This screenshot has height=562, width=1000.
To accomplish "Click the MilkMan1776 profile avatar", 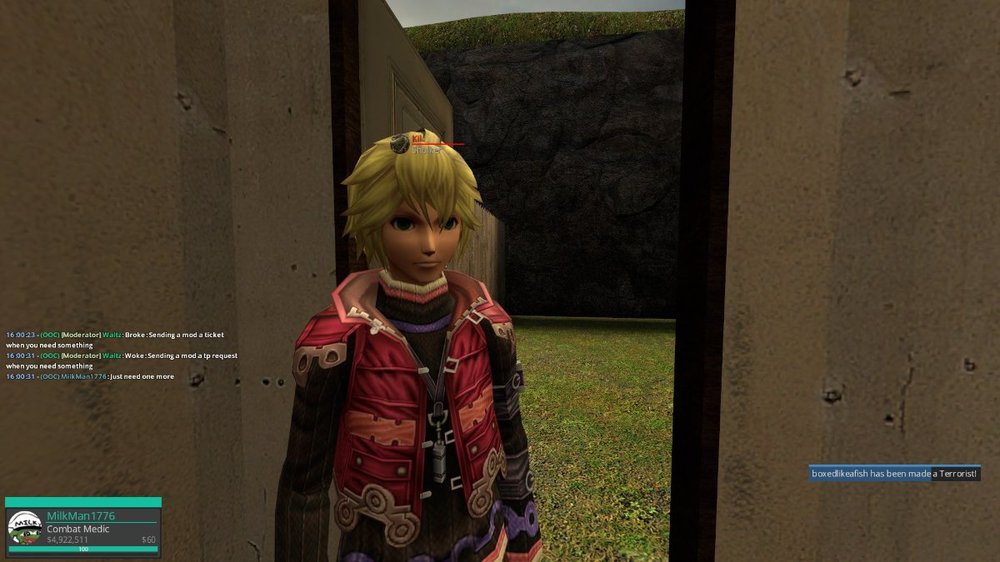I will pyautogui.click(x=24, y=529).
